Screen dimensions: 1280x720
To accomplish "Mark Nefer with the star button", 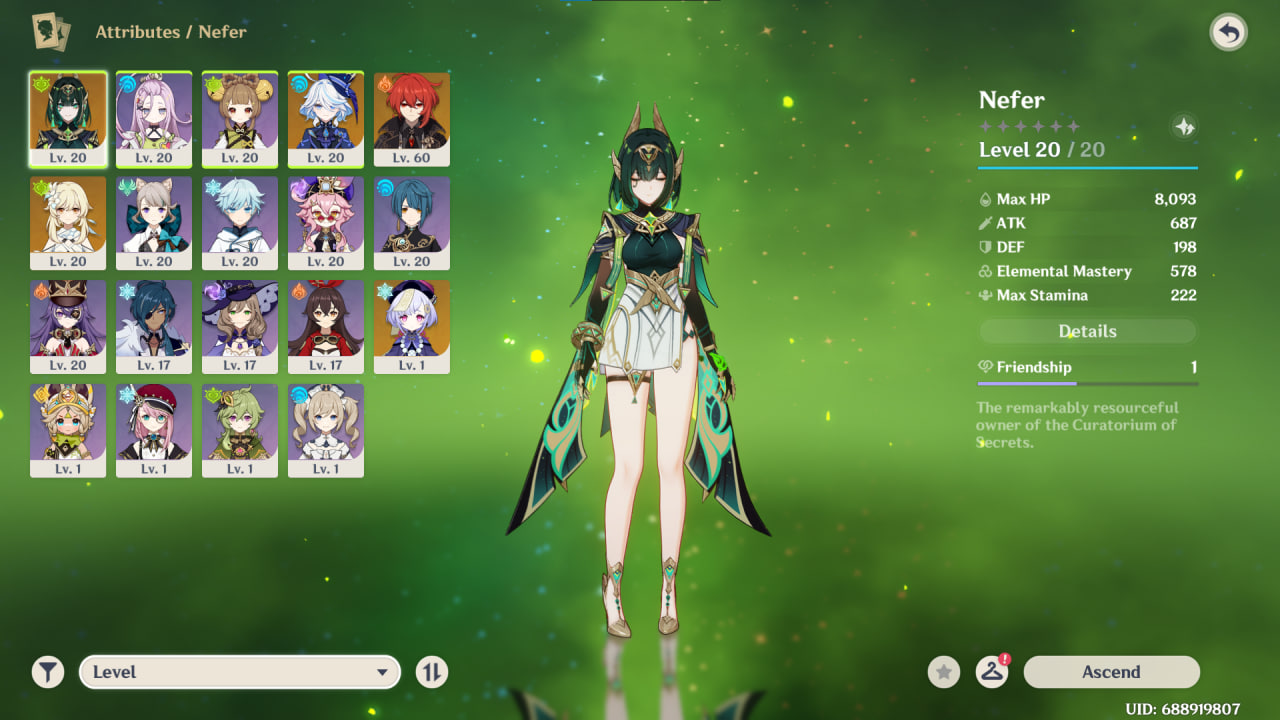I will click(943, 672).
